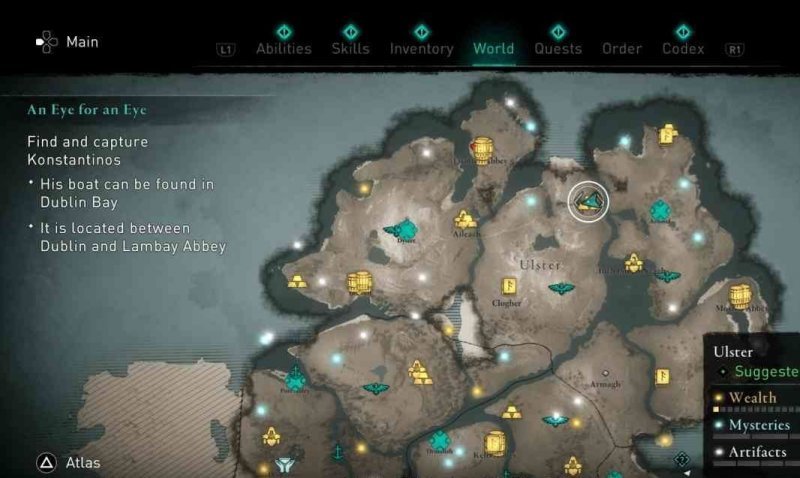Toggle the Mysteries legend entry

coord(758,425)
